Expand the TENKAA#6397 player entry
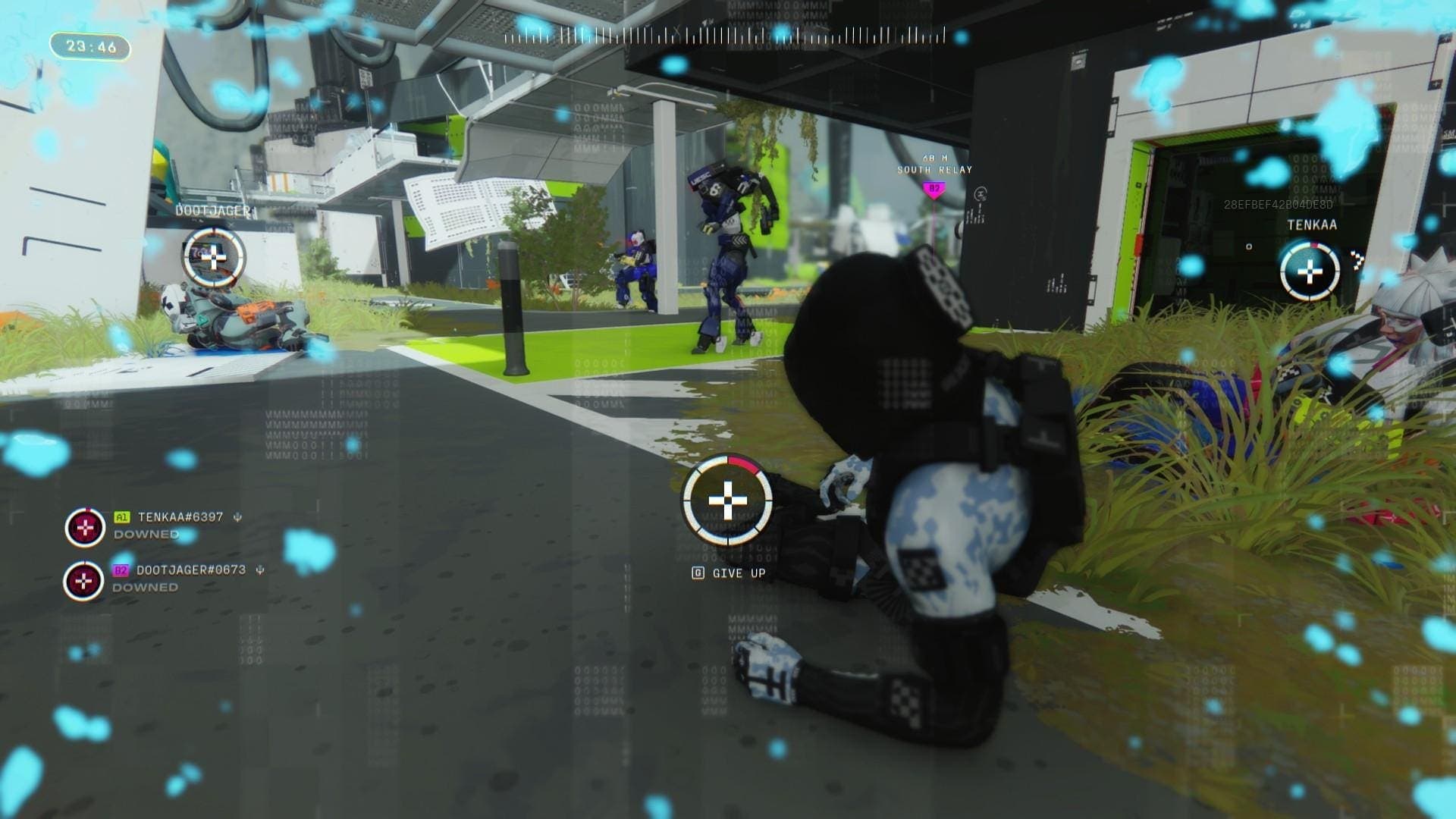Screen dimensions: 1456x819 point(181,516)
